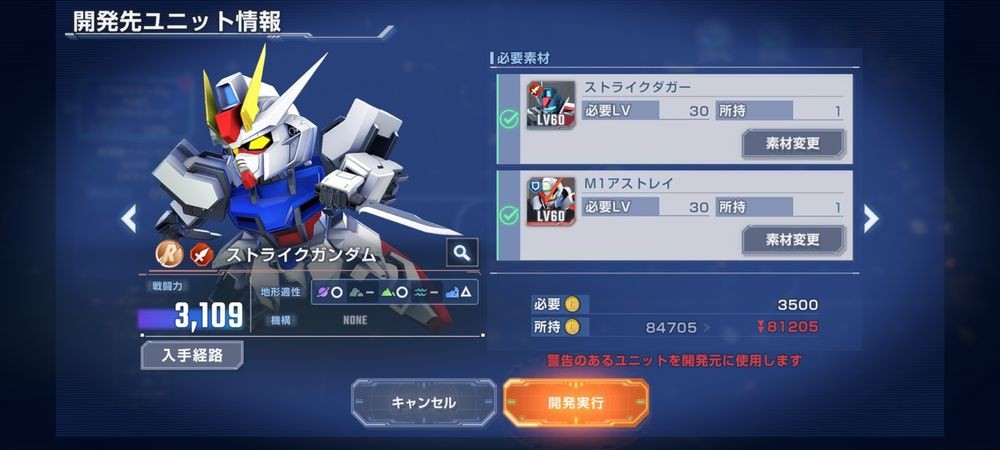Show the previous unit with left arrow
This screenshot has width=1000, height=450.
128,218
